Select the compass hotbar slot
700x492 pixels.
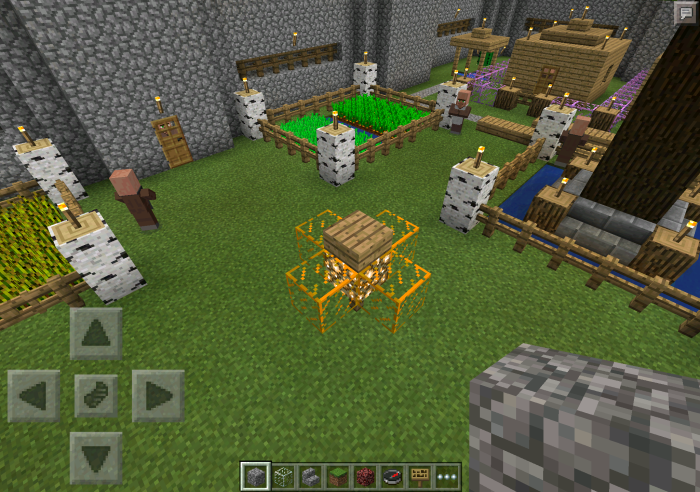[x=392, y=476]
